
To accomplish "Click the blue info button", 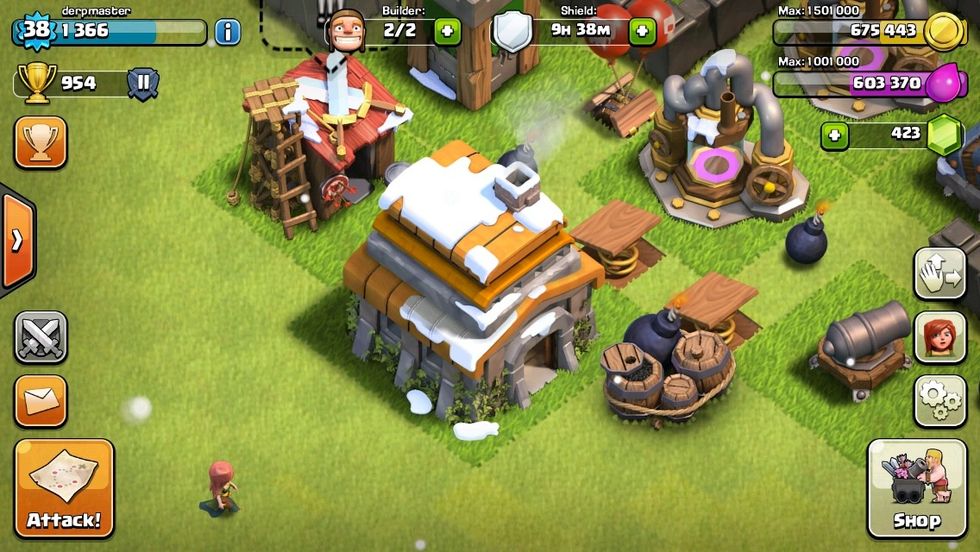I will pos(228,32).
